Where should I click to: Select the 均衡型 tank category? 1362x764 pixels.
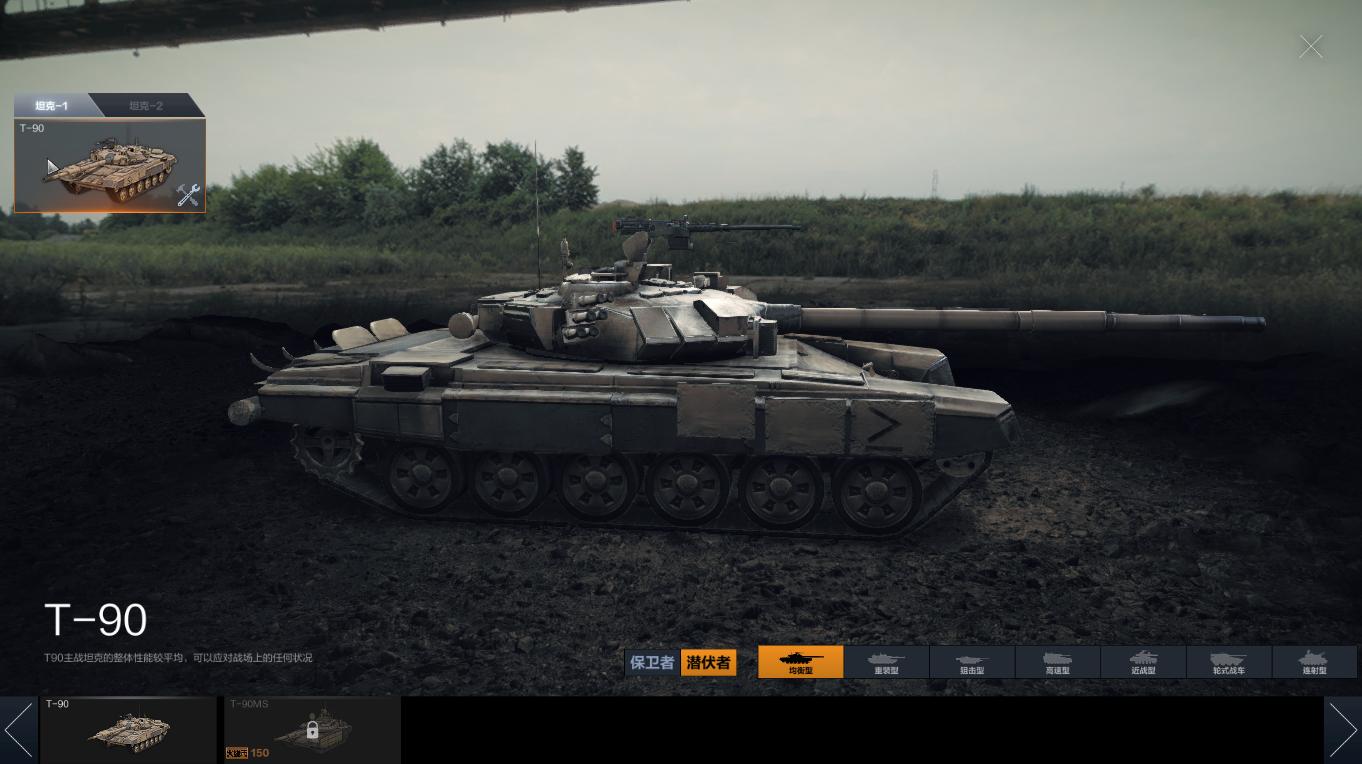pos(801,662)
